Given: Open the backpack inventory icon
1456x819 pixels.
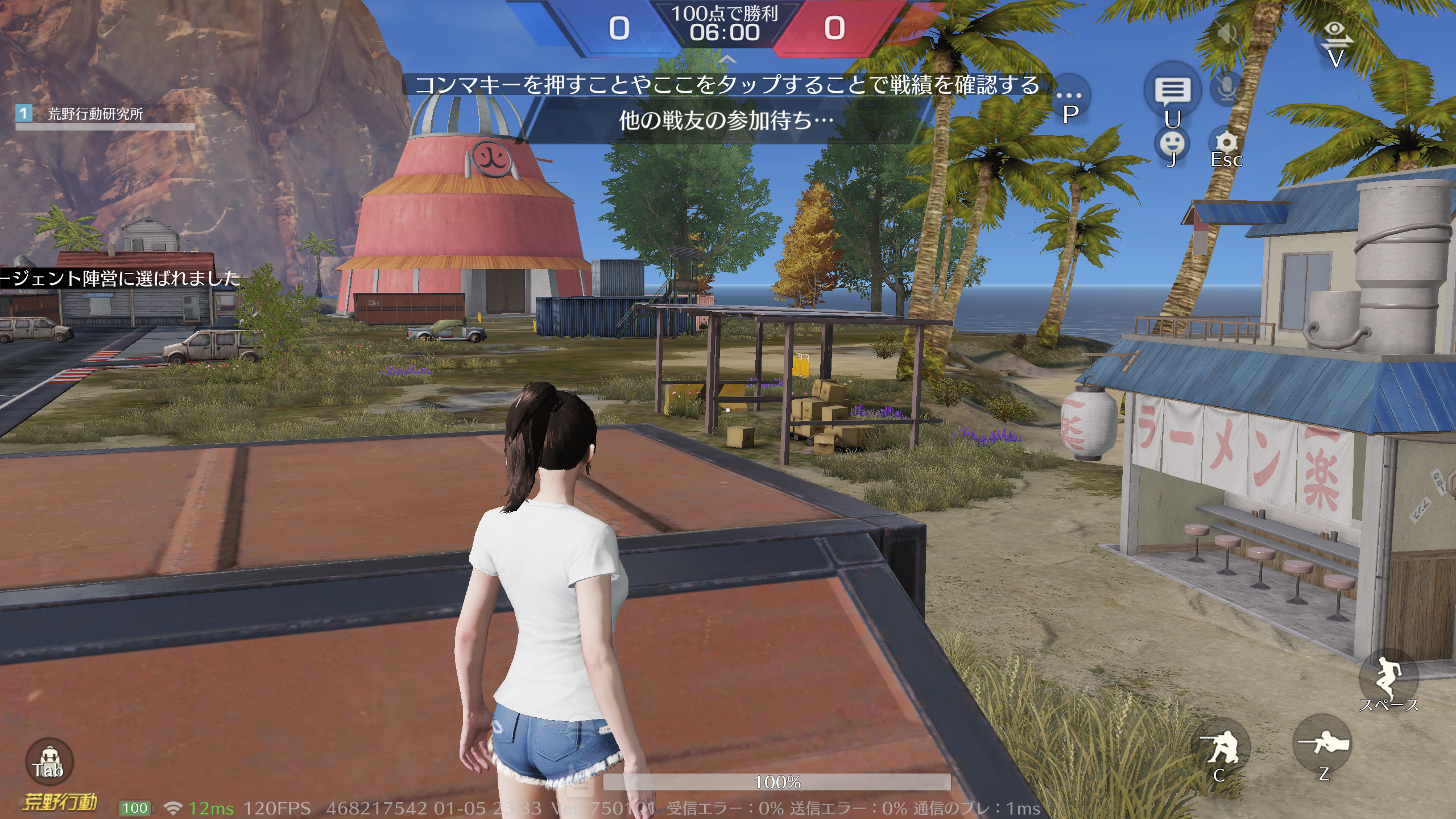Looking at the screenshot, I should [49, 761].
